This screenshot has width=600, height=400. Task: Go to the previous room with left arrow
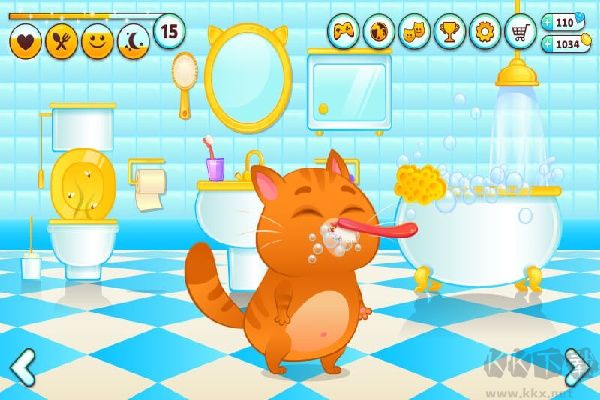pyautogui.click(x=22, y=366)
